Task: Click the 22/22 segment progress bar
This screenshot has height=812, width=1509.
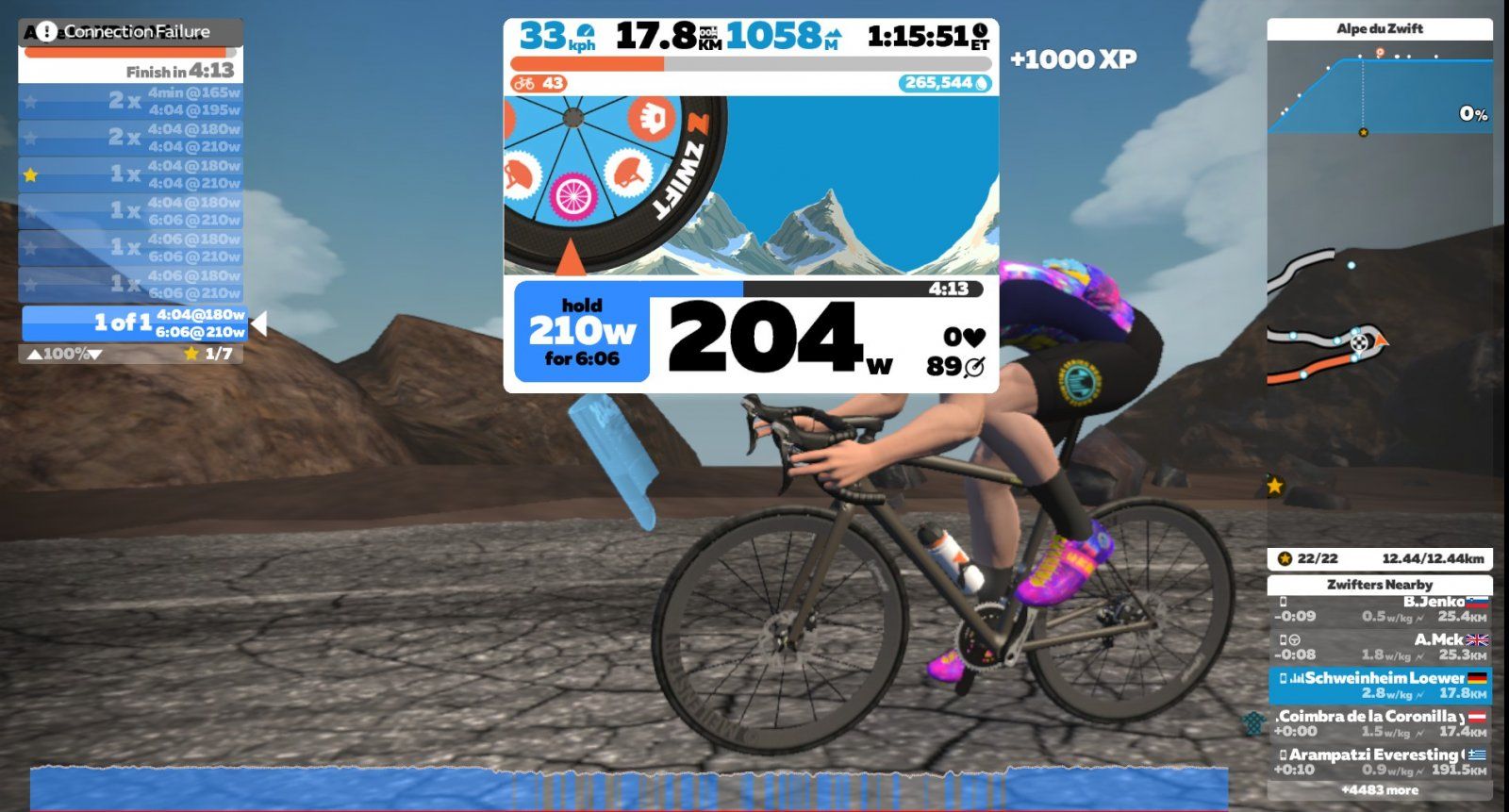Action: coord(1380,558)
